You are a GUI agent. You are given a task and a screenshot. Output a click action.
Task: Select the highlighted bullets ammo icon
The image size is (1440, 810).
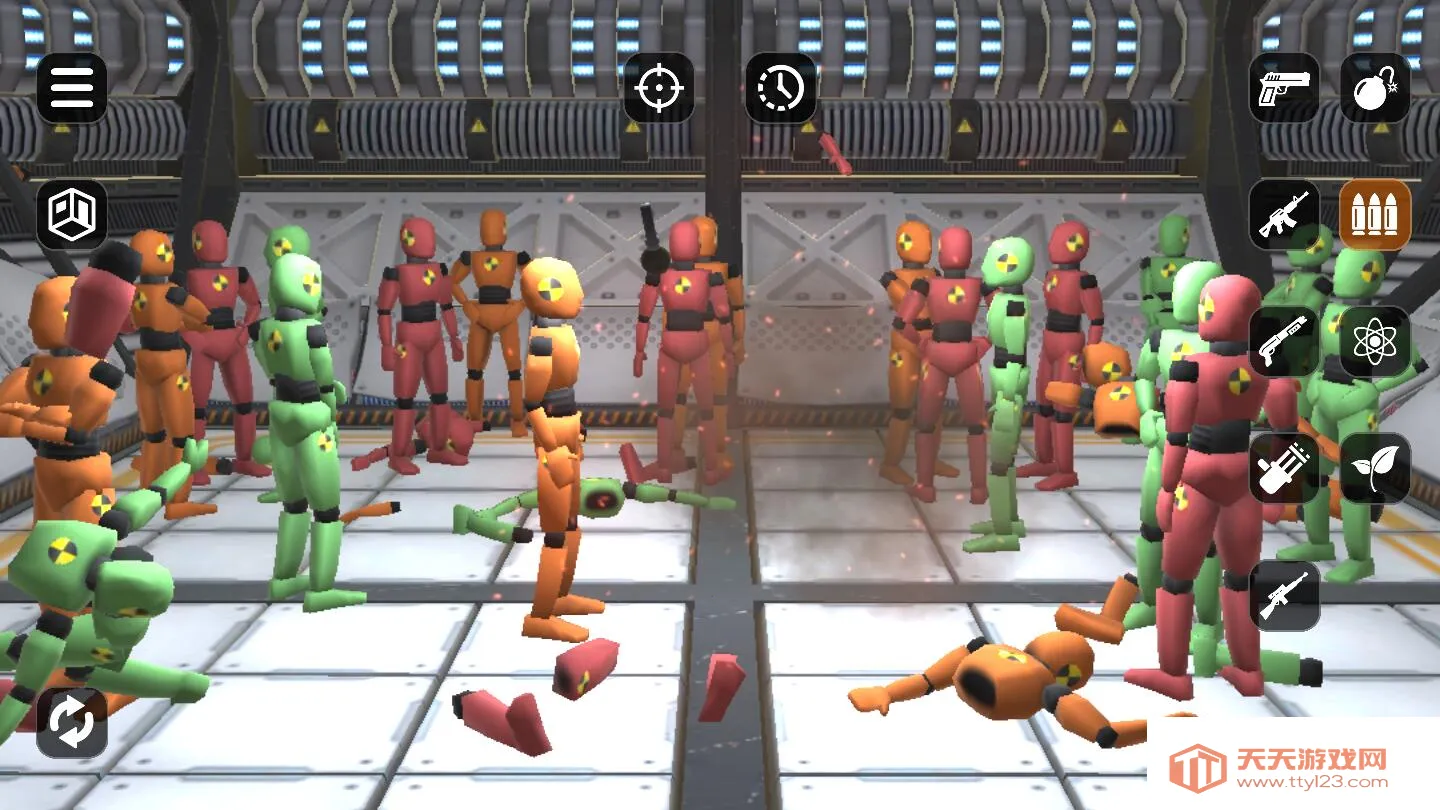click(1375, 214)
